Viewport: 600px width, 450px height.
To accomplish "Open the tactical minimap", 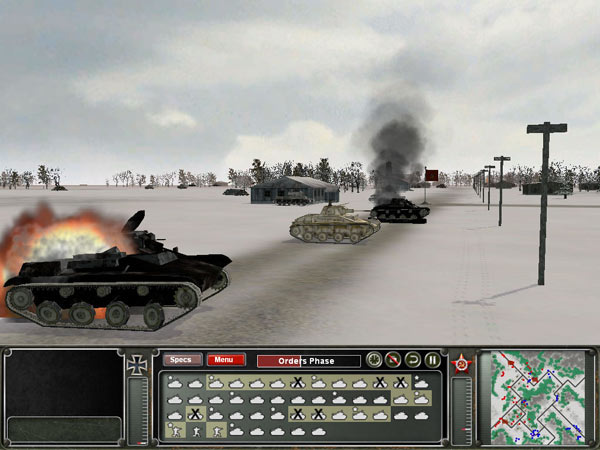I will [536, 397].
